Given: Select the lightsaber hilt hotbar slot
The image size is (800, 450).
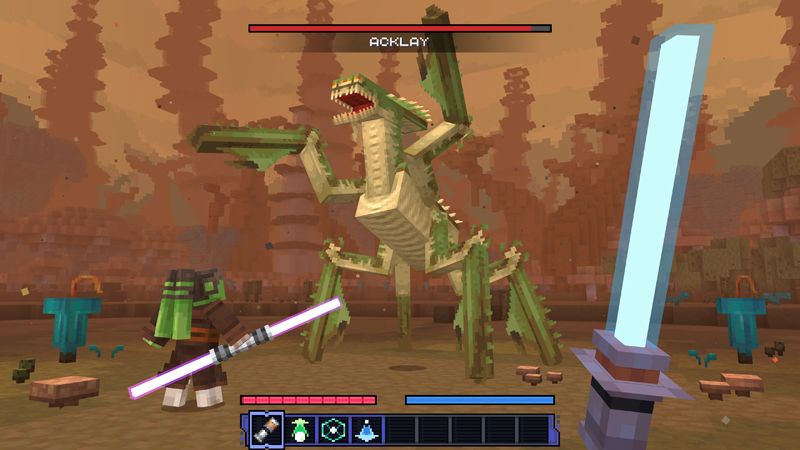Looking at the screenshot, I should [265, 429].
